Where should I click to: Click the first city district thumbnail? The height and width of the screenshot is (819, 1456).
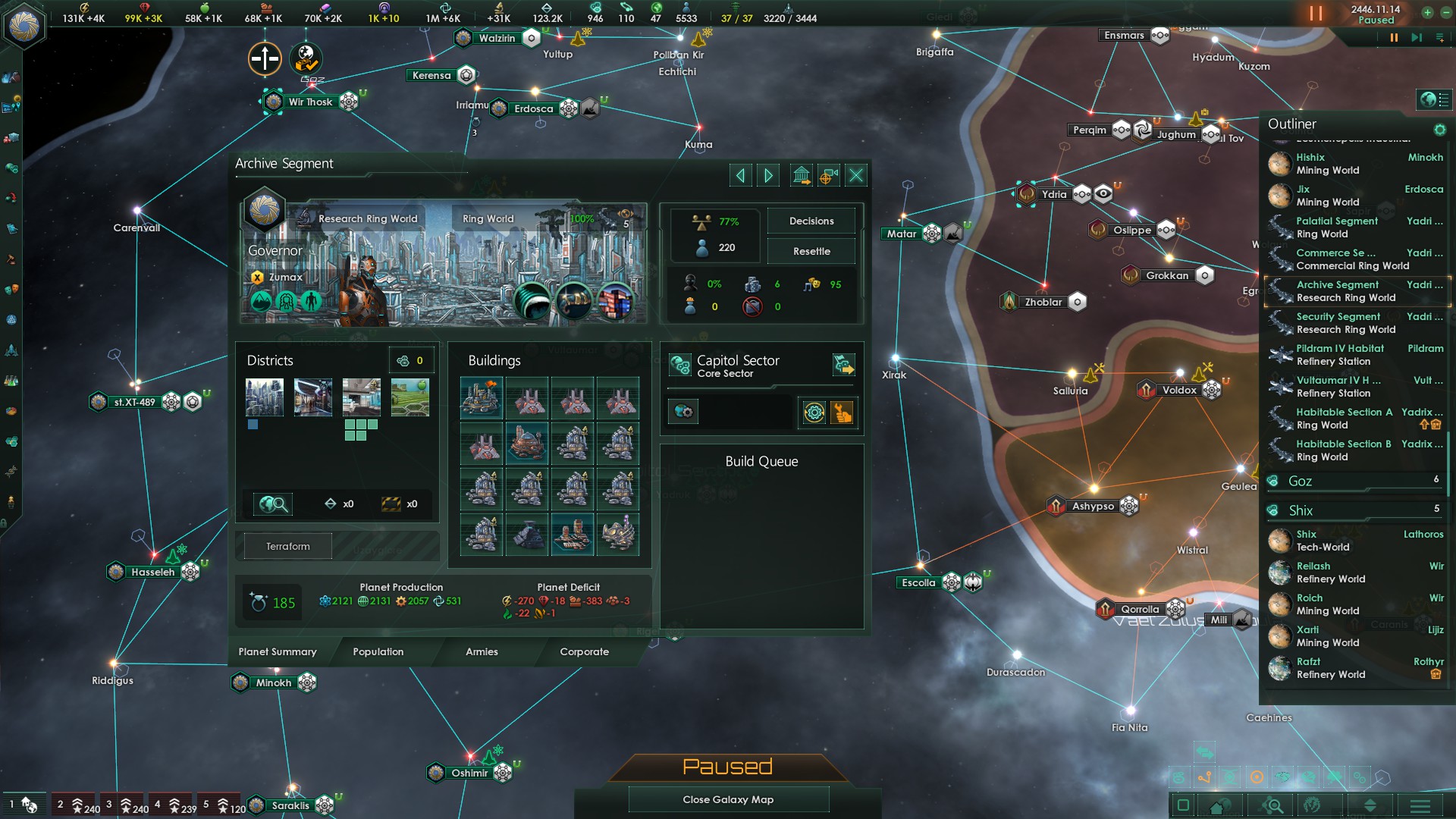click(264, 397)
